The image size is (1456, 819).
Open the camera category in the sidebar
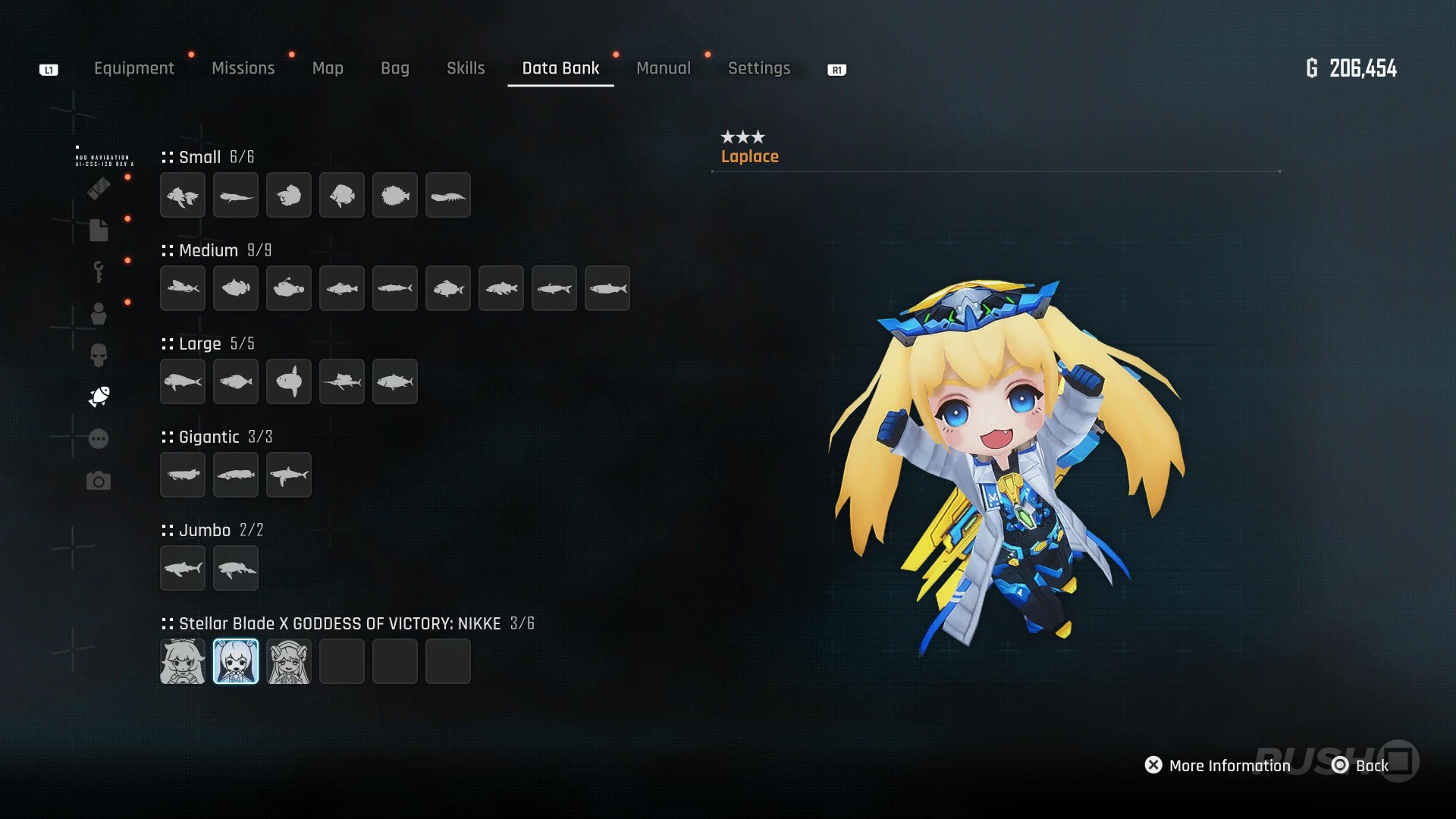coord(99,481)
